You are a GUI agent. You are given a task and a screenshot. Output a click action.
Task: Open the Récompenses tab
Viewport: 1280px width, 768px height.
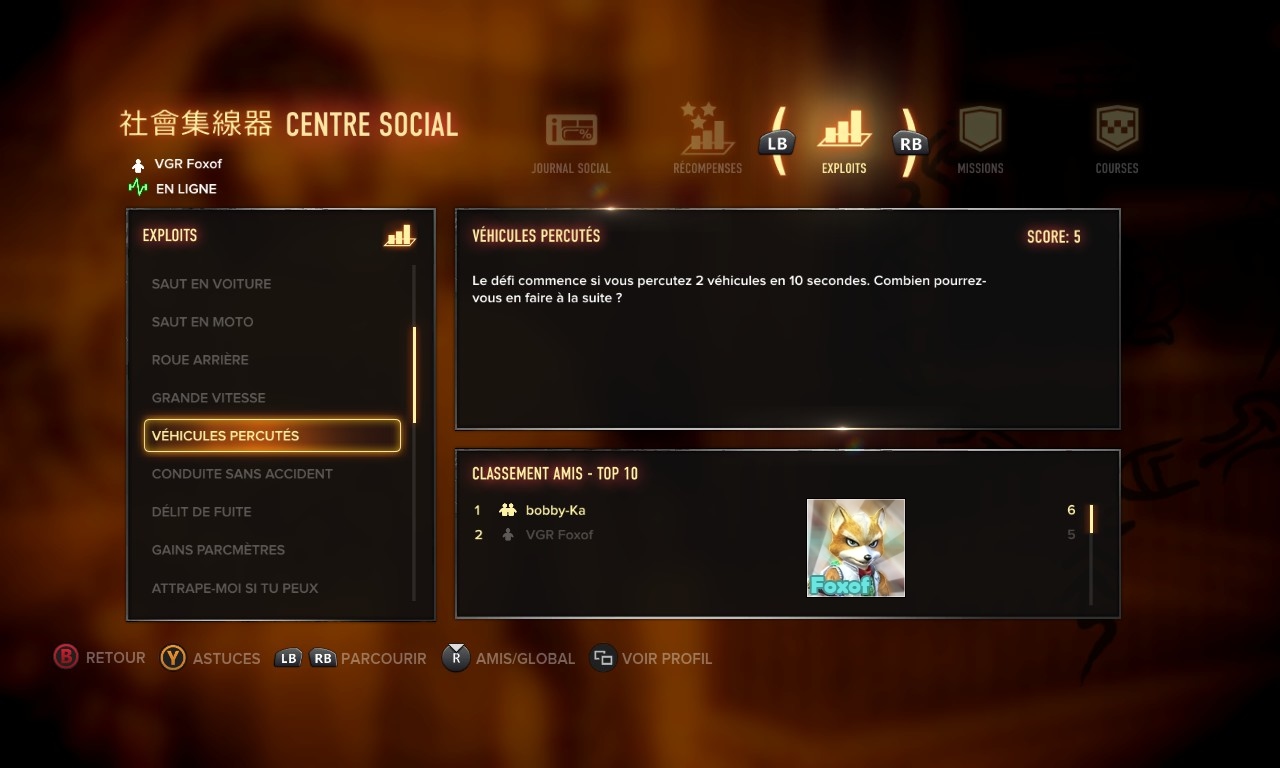click(708, 141)
